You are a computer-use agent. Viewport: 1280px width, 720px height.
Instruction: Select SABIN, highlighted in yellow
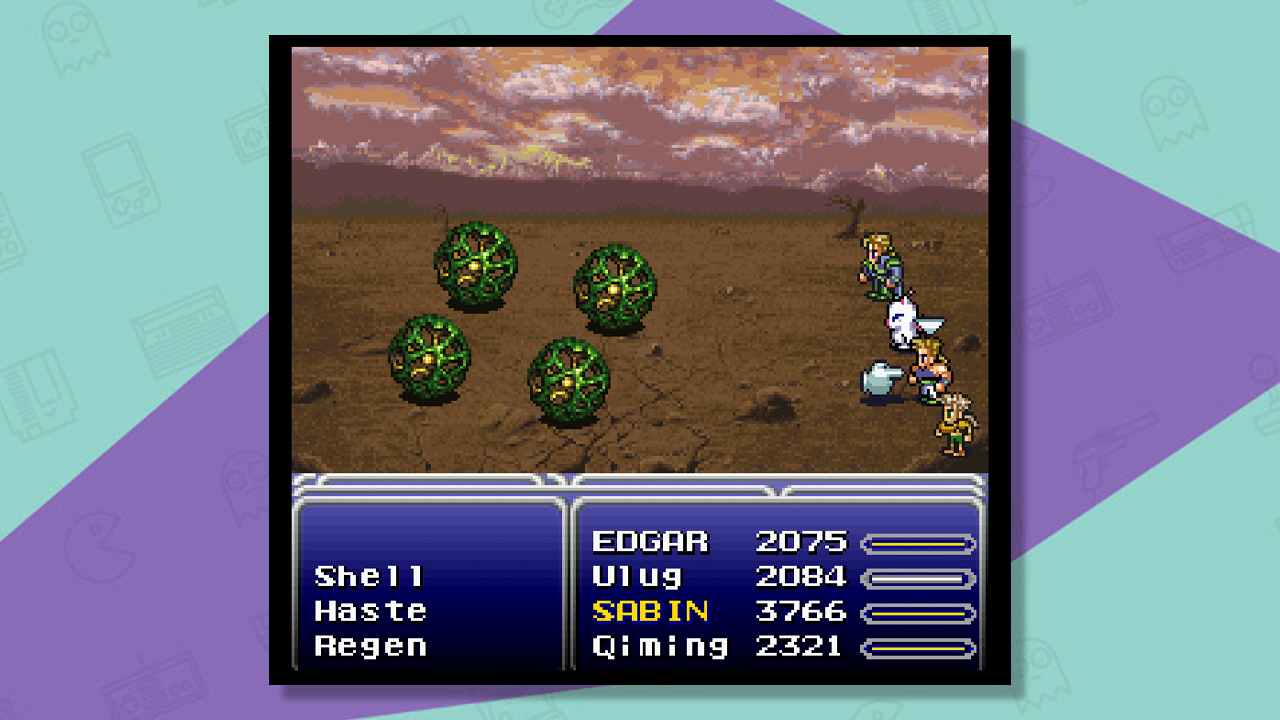click(x=652, y=611)
